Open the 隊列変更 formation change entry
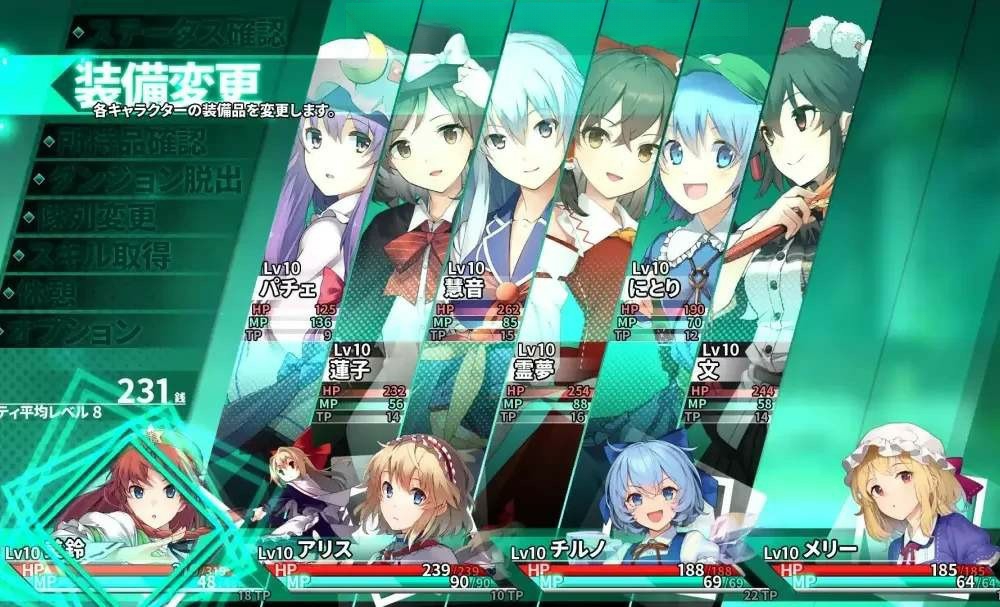 95,217
